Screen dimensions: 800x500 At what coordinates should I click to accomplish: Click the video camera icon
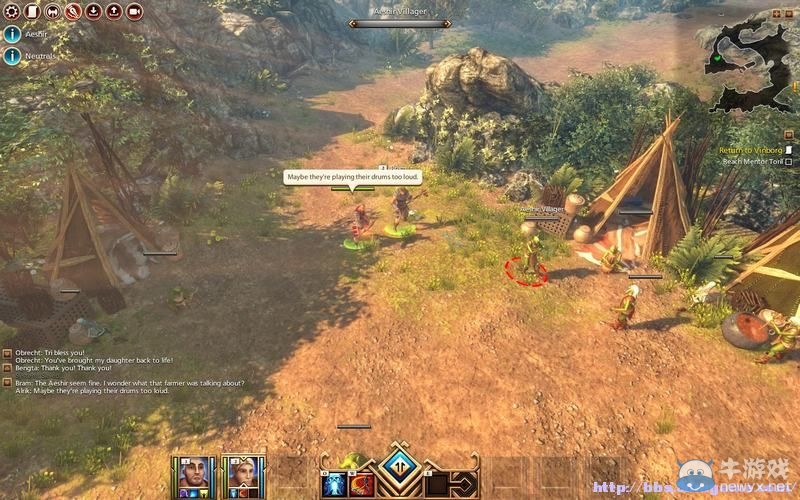point(134,12)
